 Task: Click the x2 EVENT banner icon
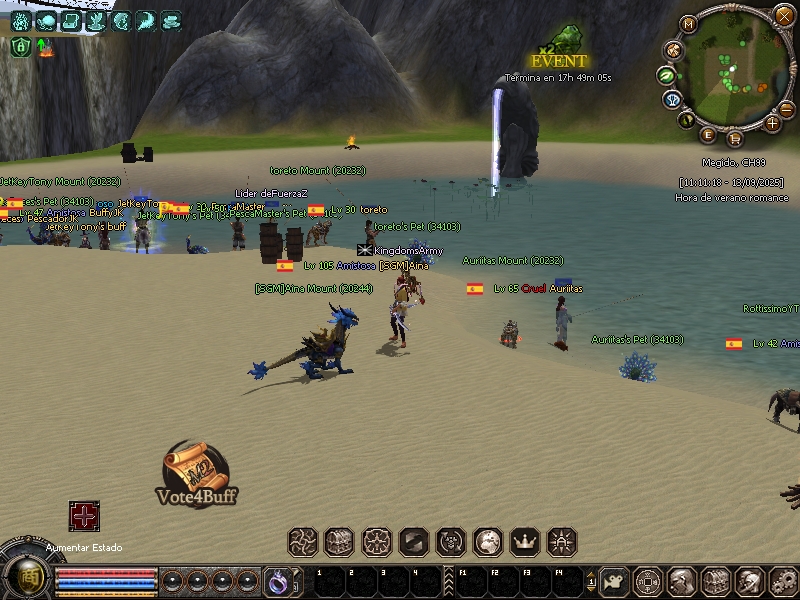point(560,50)
